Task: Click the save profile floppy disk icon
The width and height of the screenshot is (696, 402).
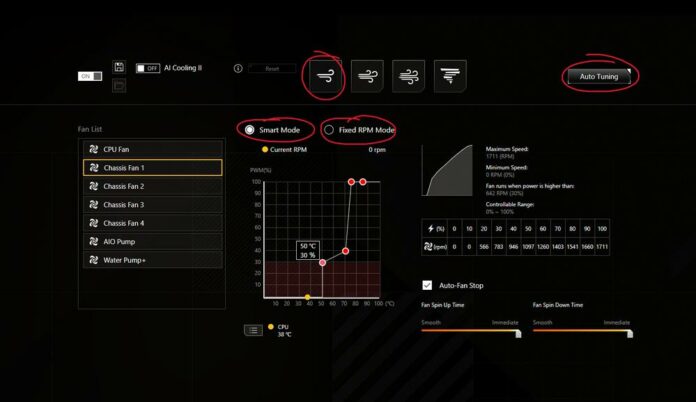Action: [x=119, y=67]
